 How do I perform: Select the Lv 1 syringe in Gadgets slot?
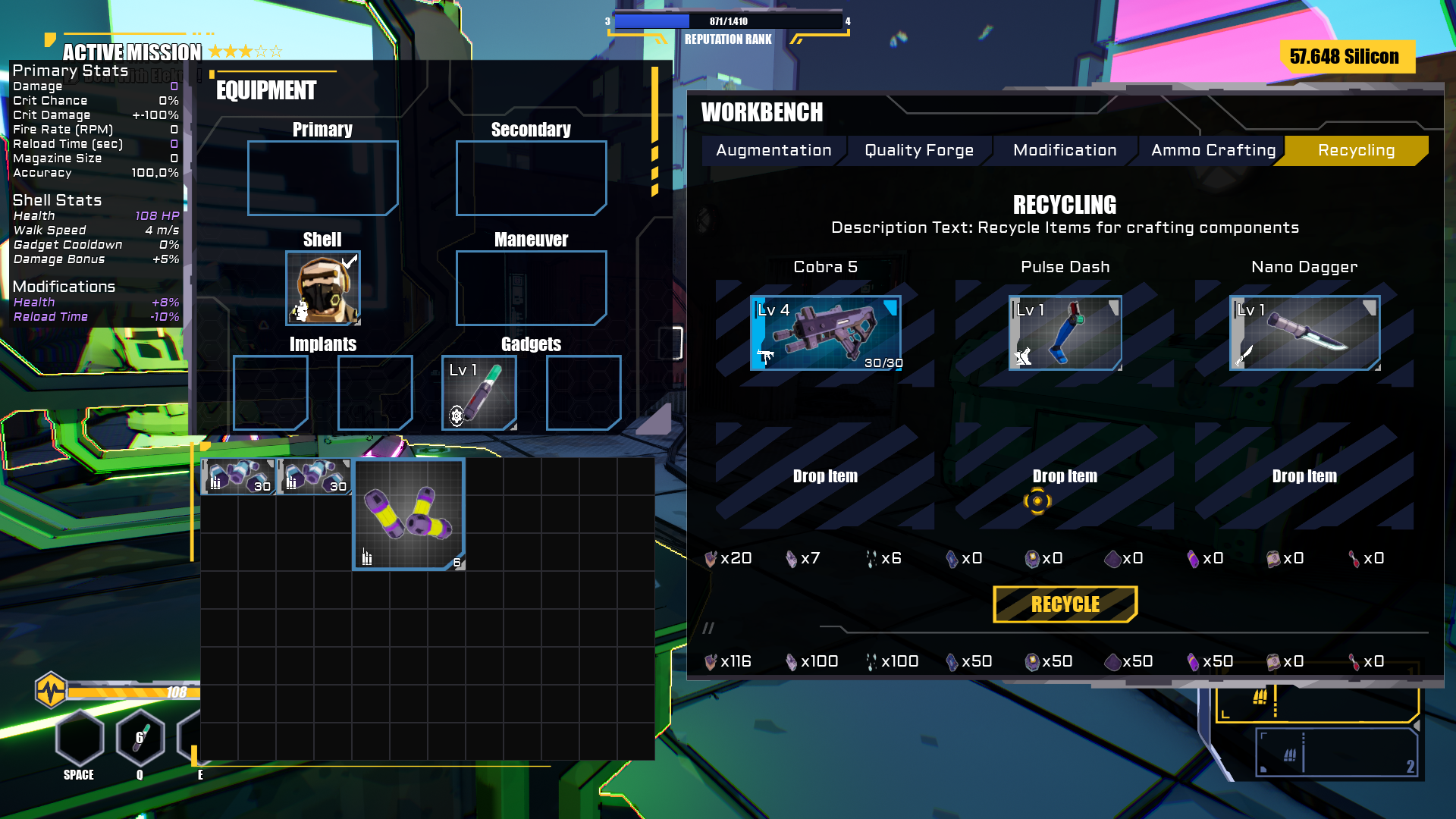pos(479,392)
